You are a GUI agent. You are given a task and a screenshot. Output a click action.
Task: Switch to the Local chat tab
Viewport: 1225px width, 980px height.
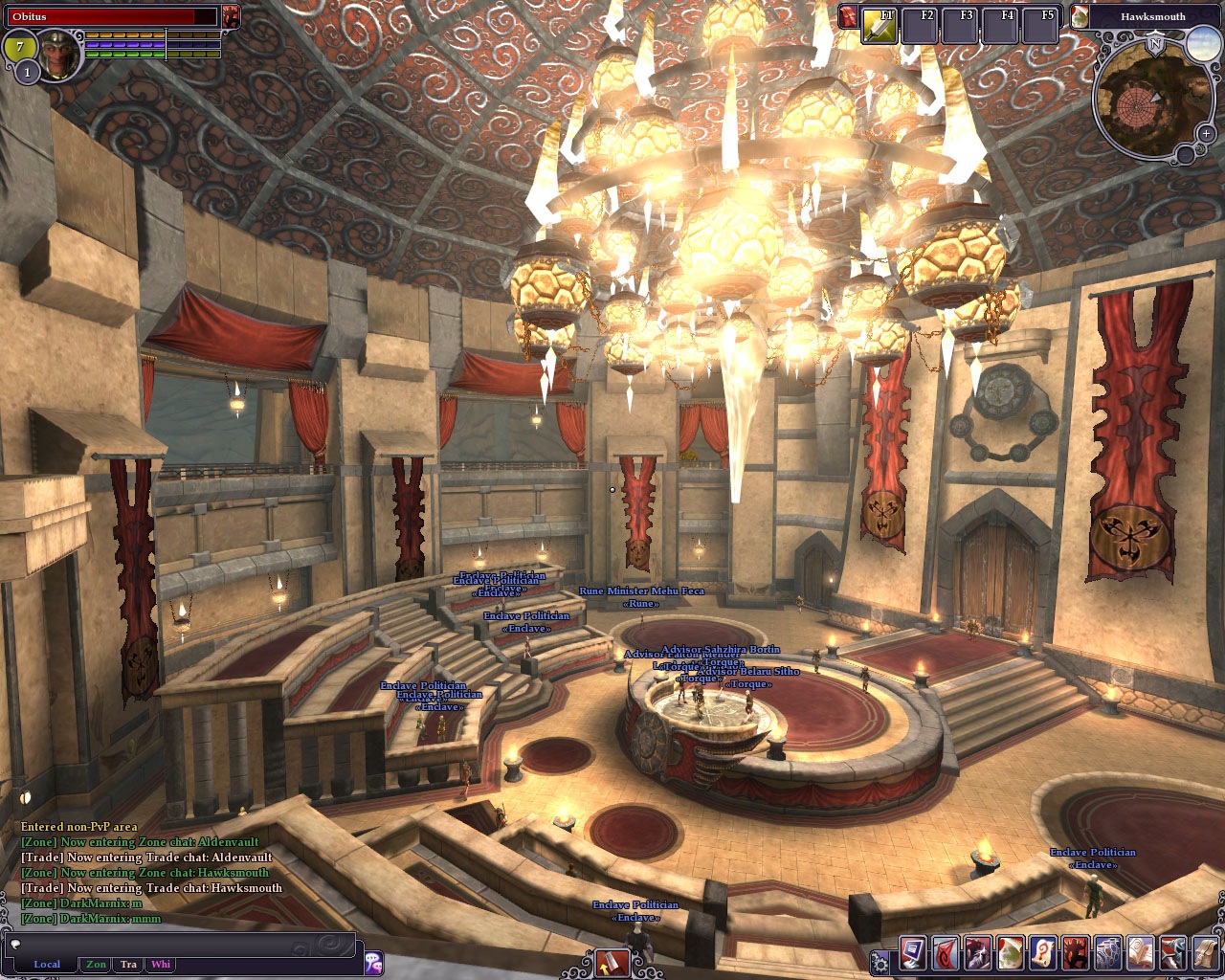coord(46,964)
